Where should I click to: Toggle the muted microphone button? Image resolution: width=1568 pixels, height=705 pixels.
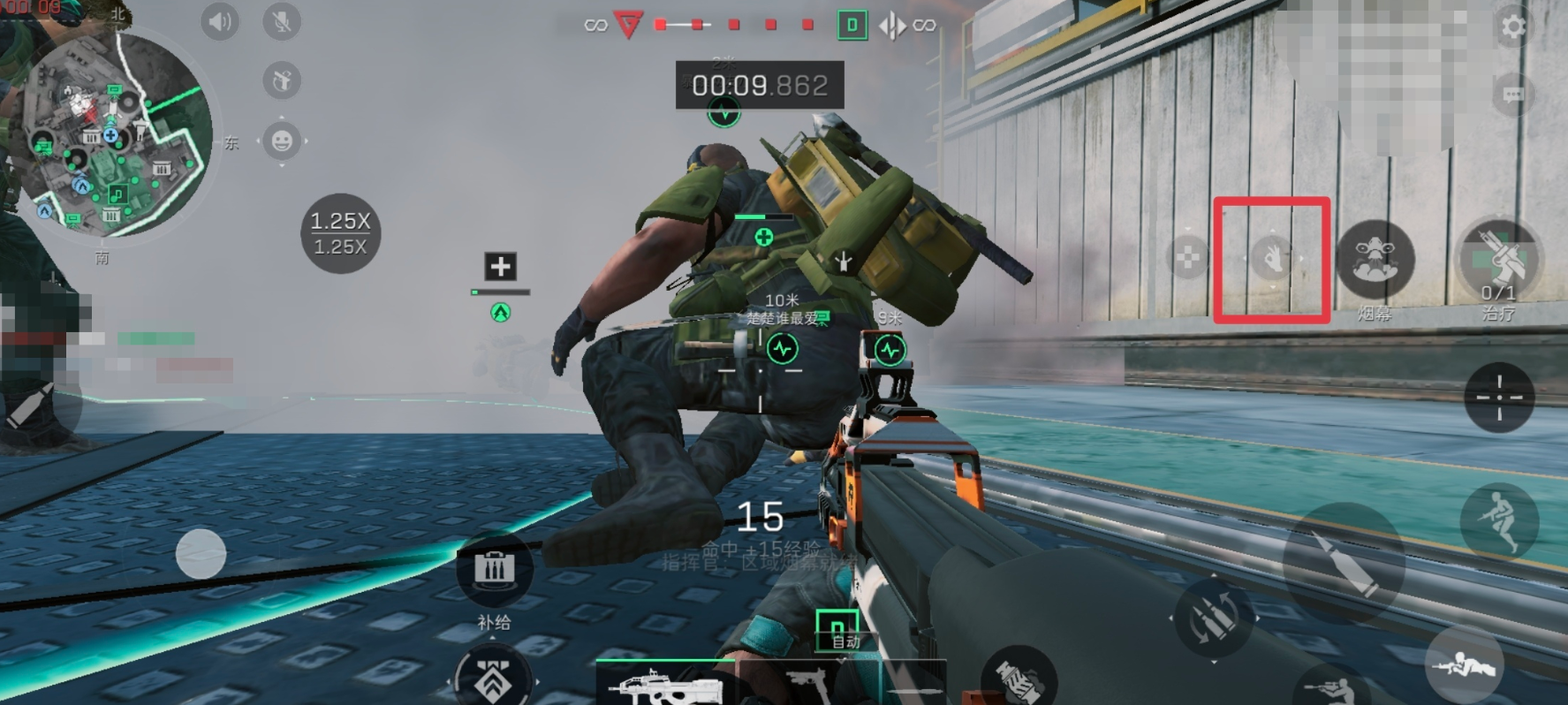pyautogui.click(x=282, y=21)
